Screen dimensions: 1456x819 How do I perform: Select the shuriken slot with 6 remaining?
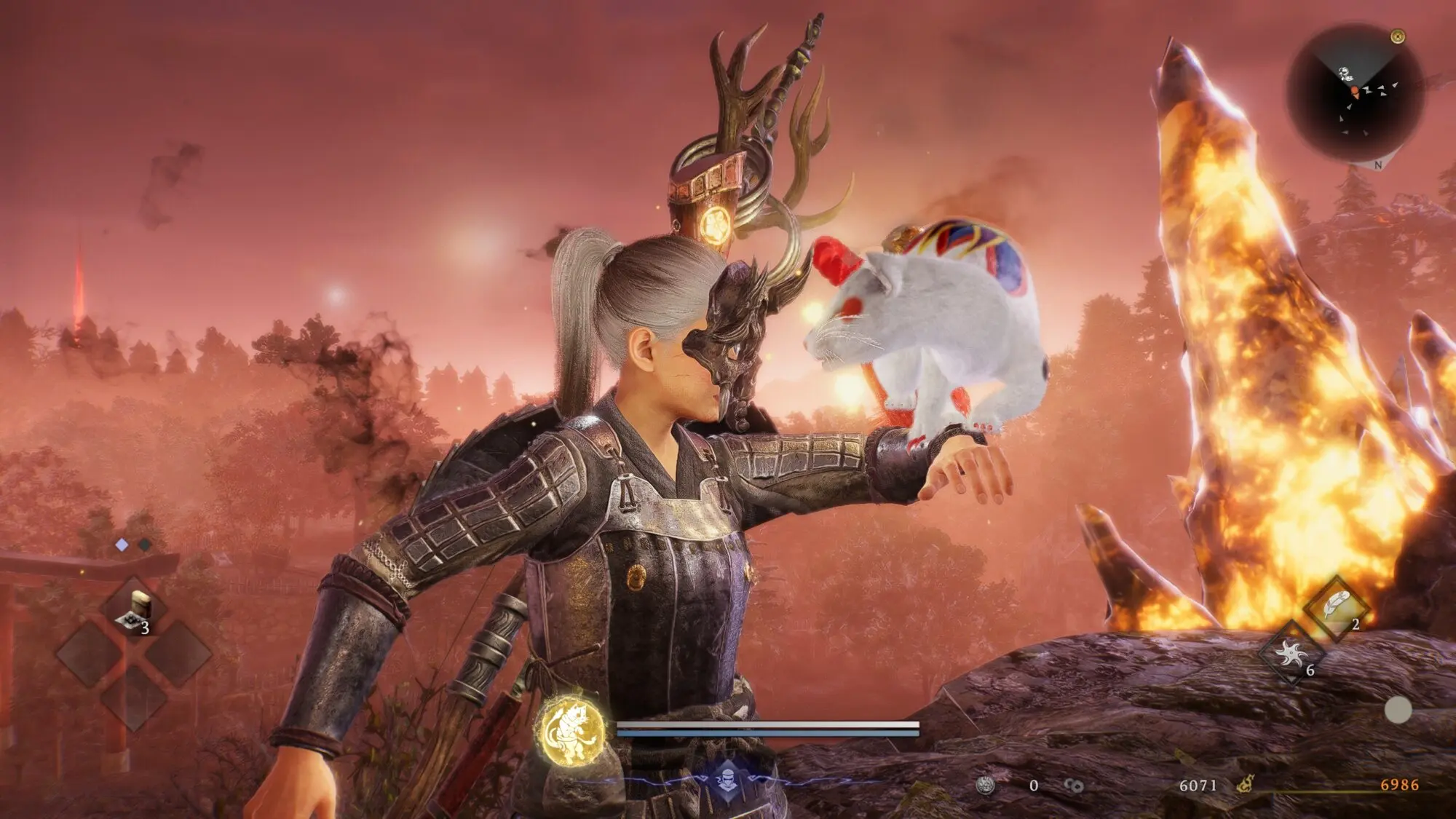pyautogui.click(x=1291, y=654)
